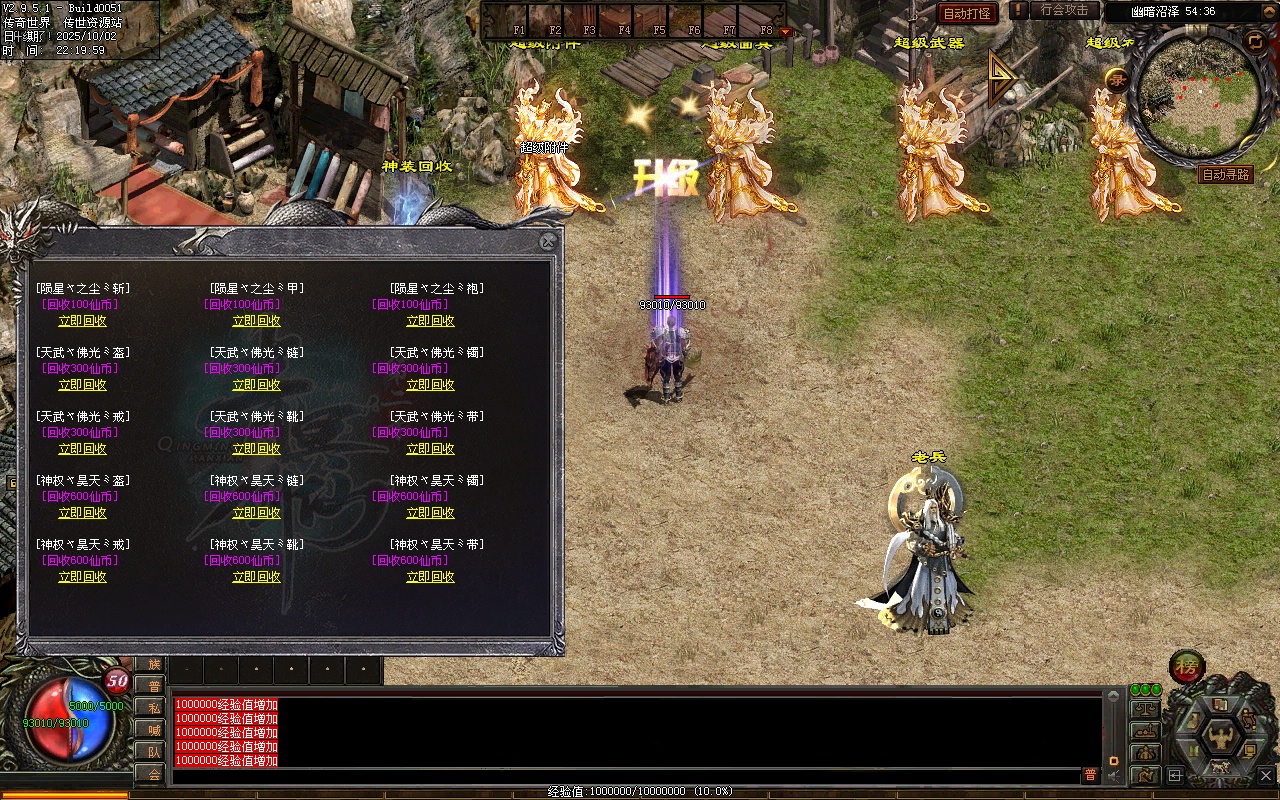This screenshot has width=1280, height=800.
Task: Switch to the 喊 shout channel
Action: tap(152, 730)
